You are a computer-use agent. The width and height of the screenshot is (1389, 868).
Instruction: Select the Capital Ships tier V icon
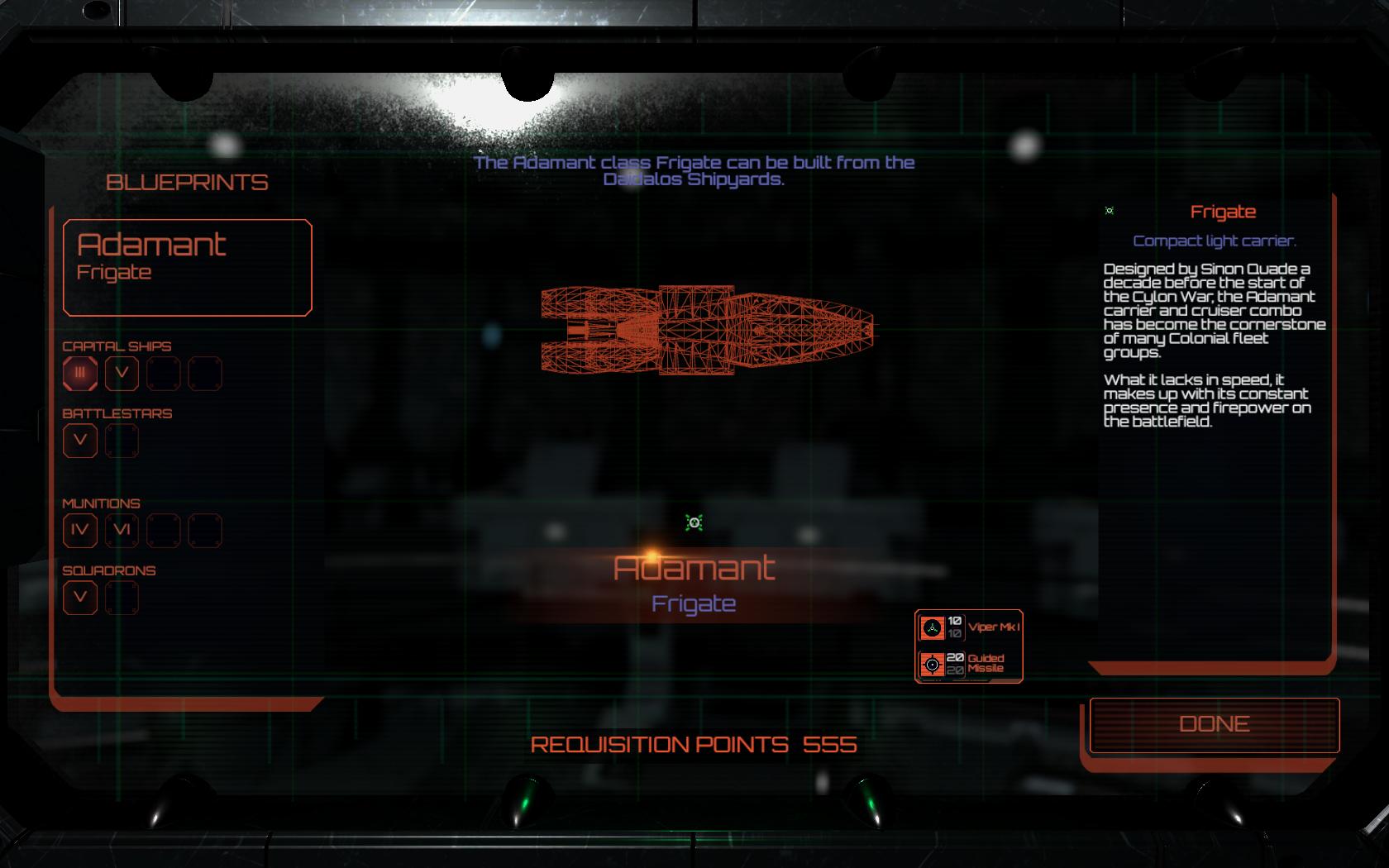122,374
